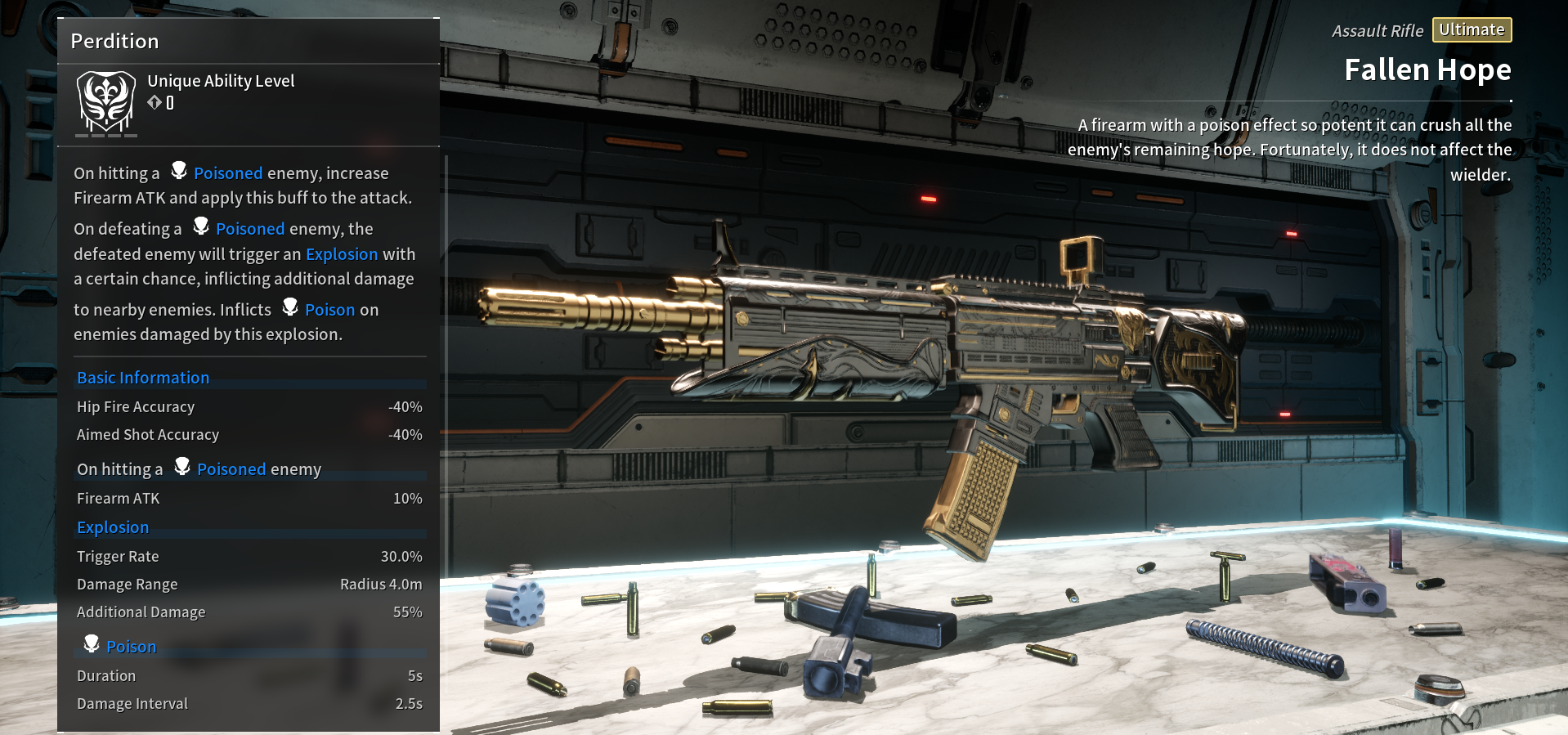Click the Poison skull icon beside 'Poisoned enemy'
The width and height of the screenshot is (1568, 735).
[x=179, y=169]
